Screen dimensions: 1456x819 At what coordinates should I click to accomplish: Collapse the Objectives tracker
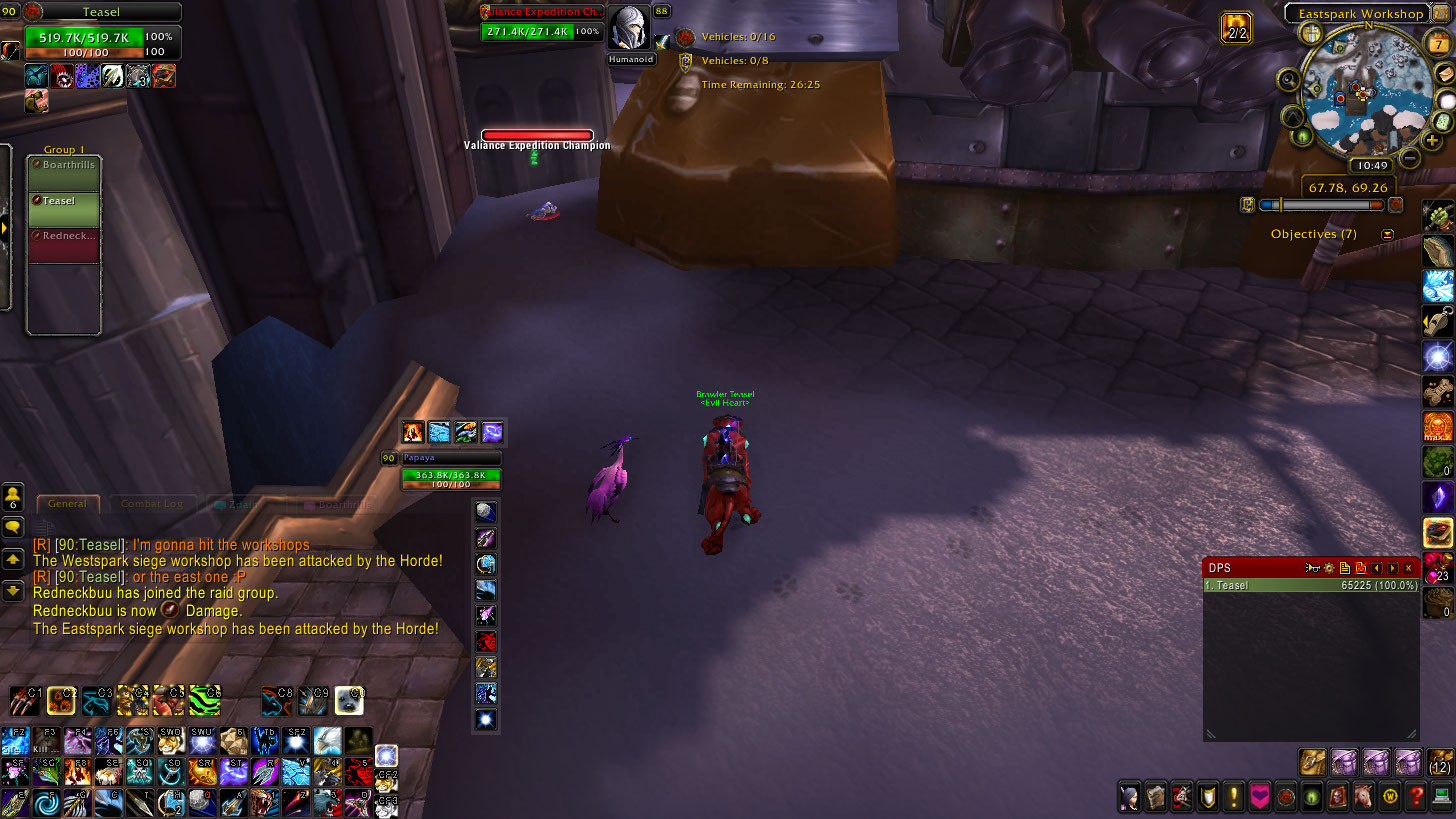1387,234
